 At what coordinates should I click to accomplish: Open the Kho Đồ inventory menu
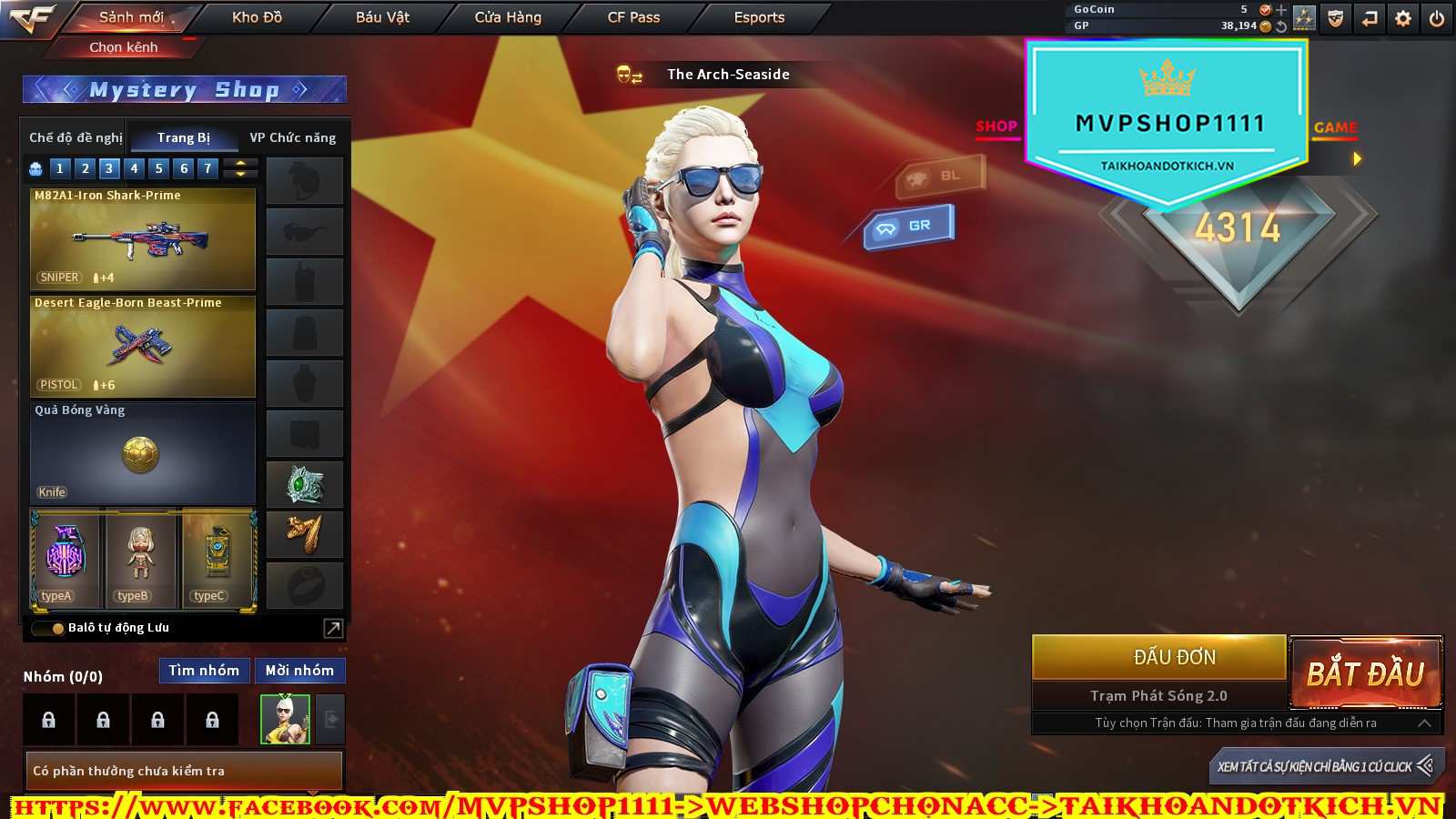[257, 17]
